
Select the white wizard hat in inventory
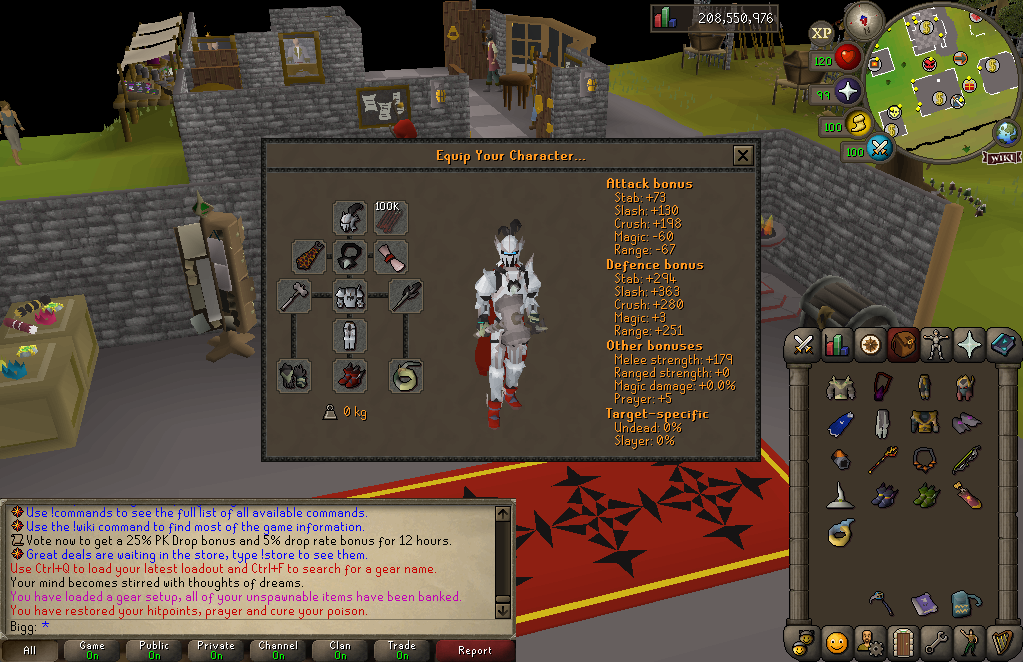[x=838, y=494]
